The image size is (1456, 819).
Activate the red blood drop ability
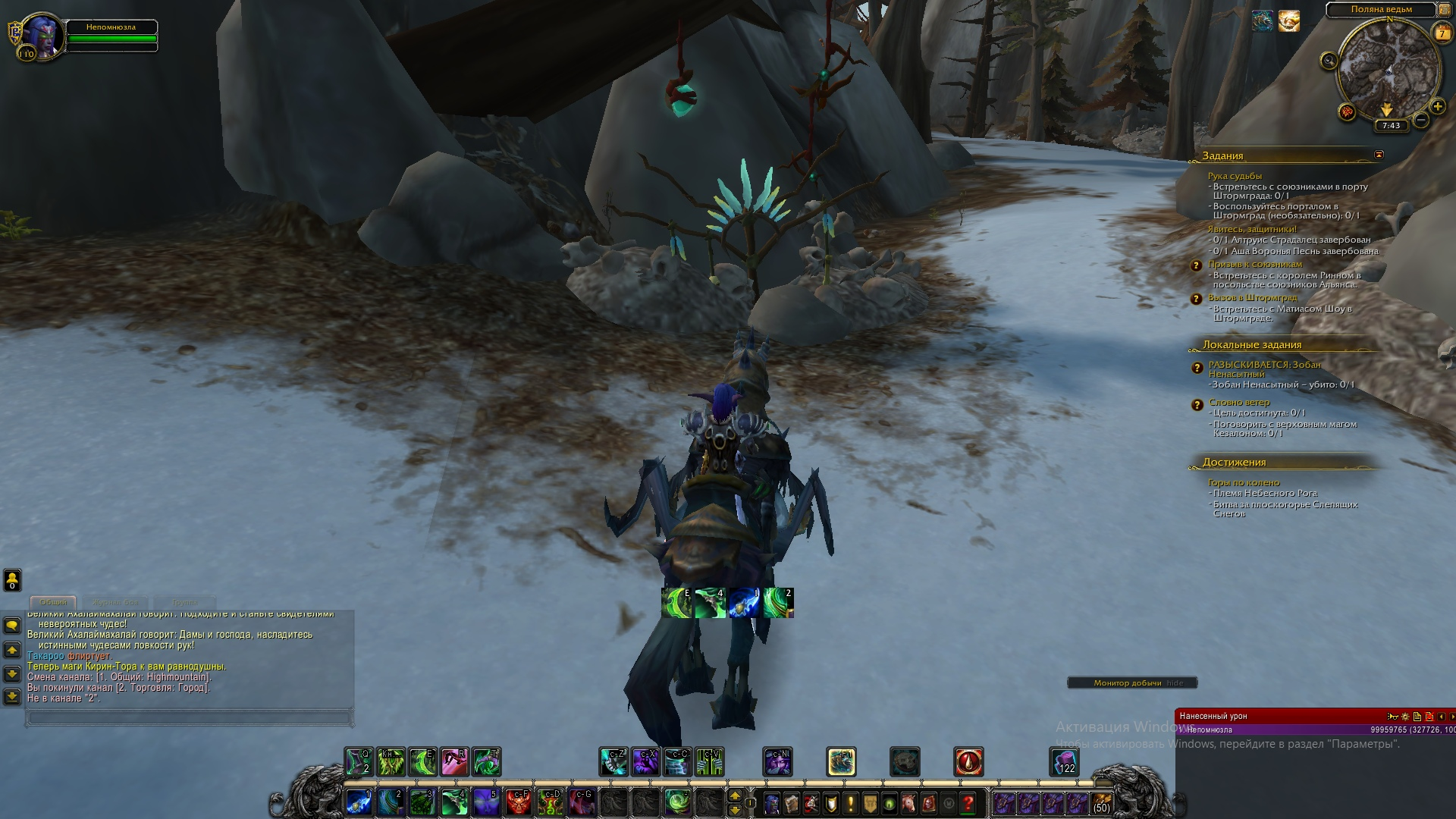968,761
